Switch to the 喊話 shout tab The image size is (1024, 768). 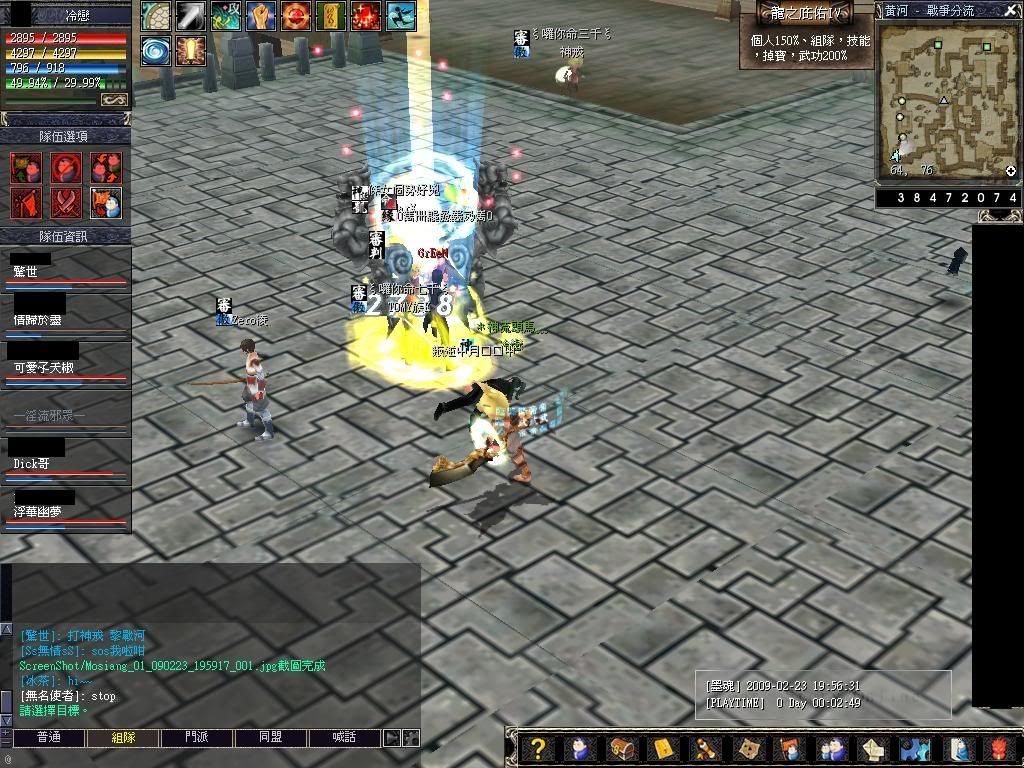[344, 738]
